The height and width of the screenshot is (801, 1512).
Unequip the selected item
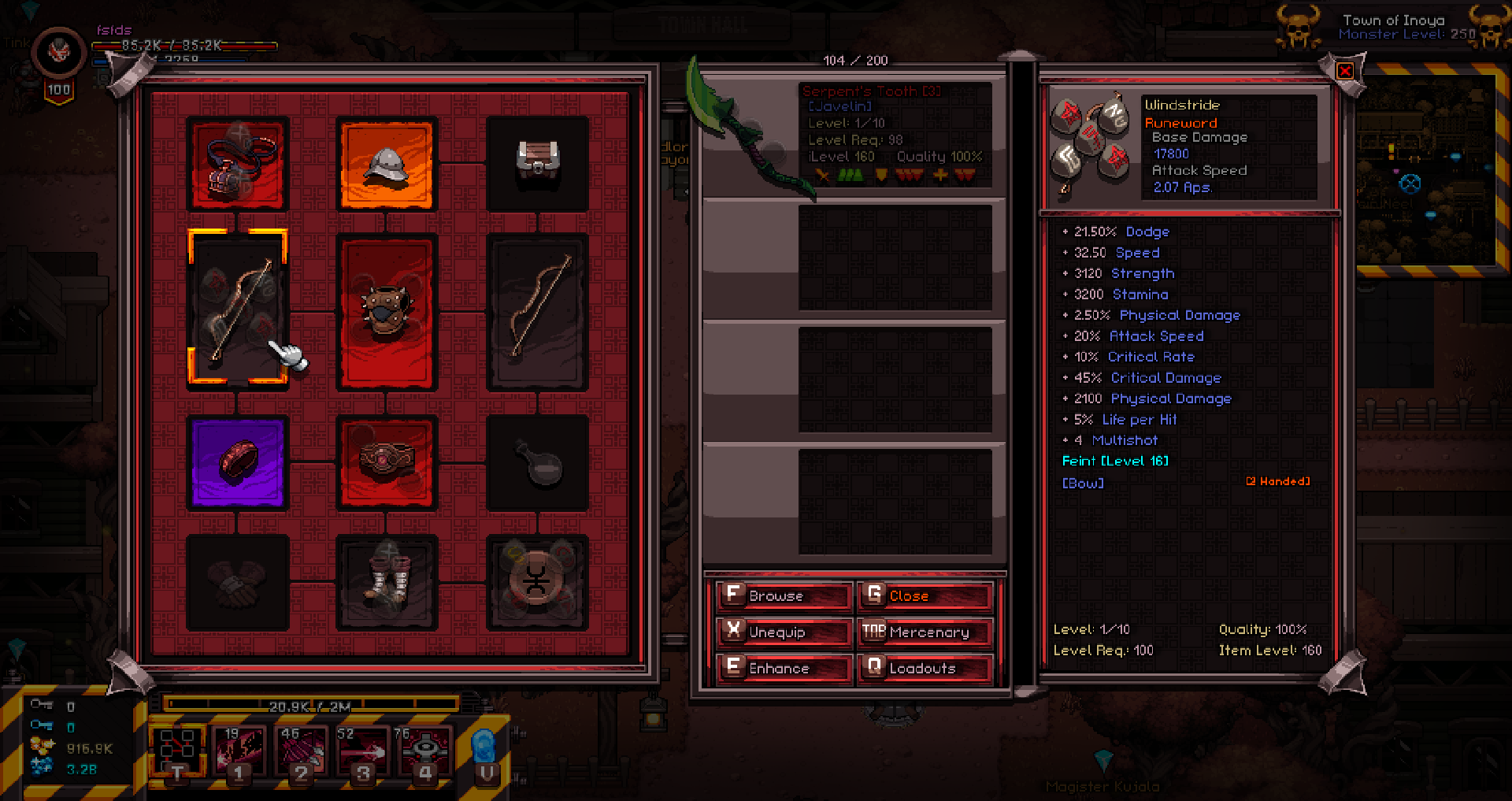click(784, 632)
